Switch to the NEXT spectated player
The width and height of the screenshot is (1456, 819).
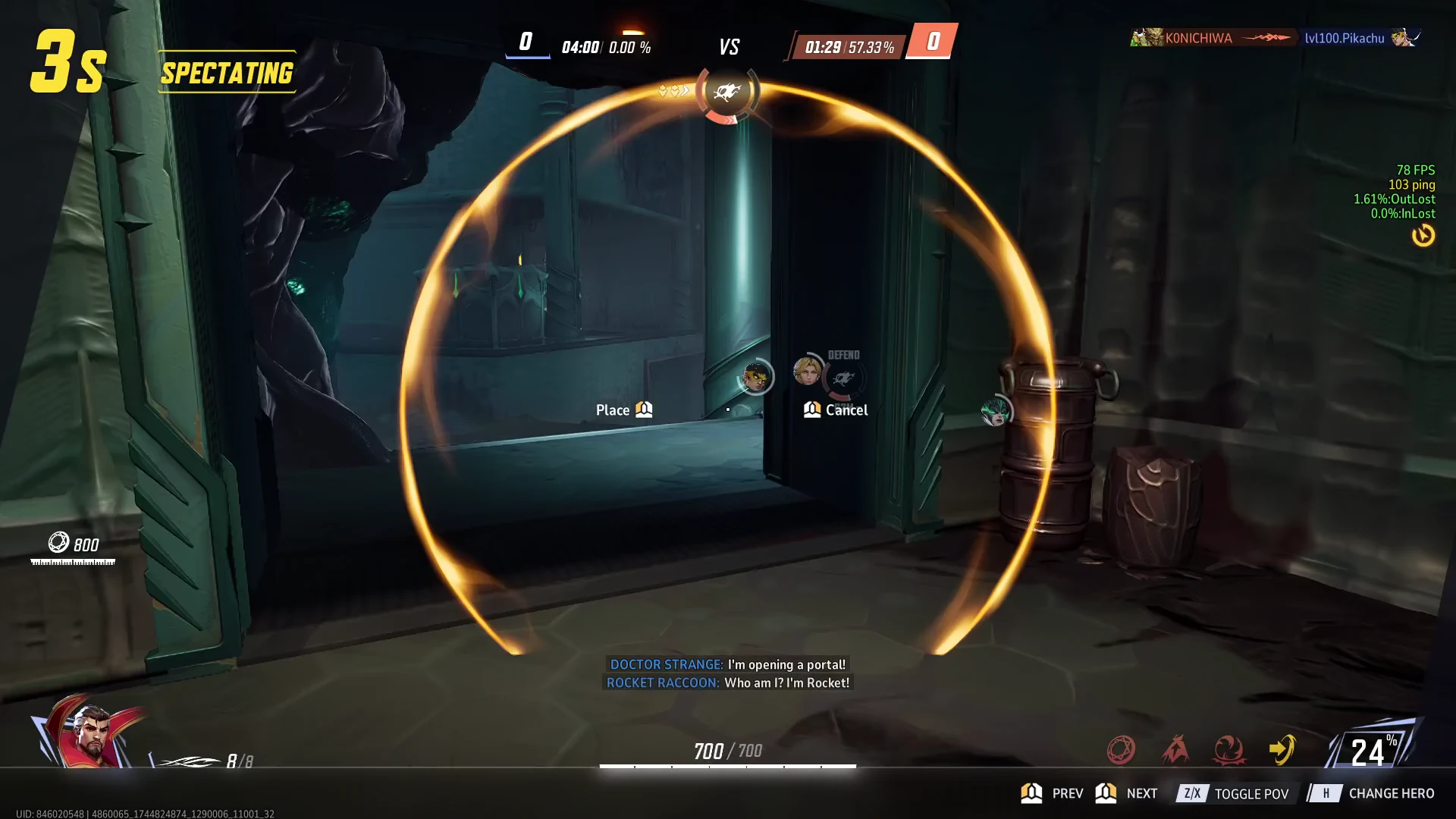[x=1127, y=793]
